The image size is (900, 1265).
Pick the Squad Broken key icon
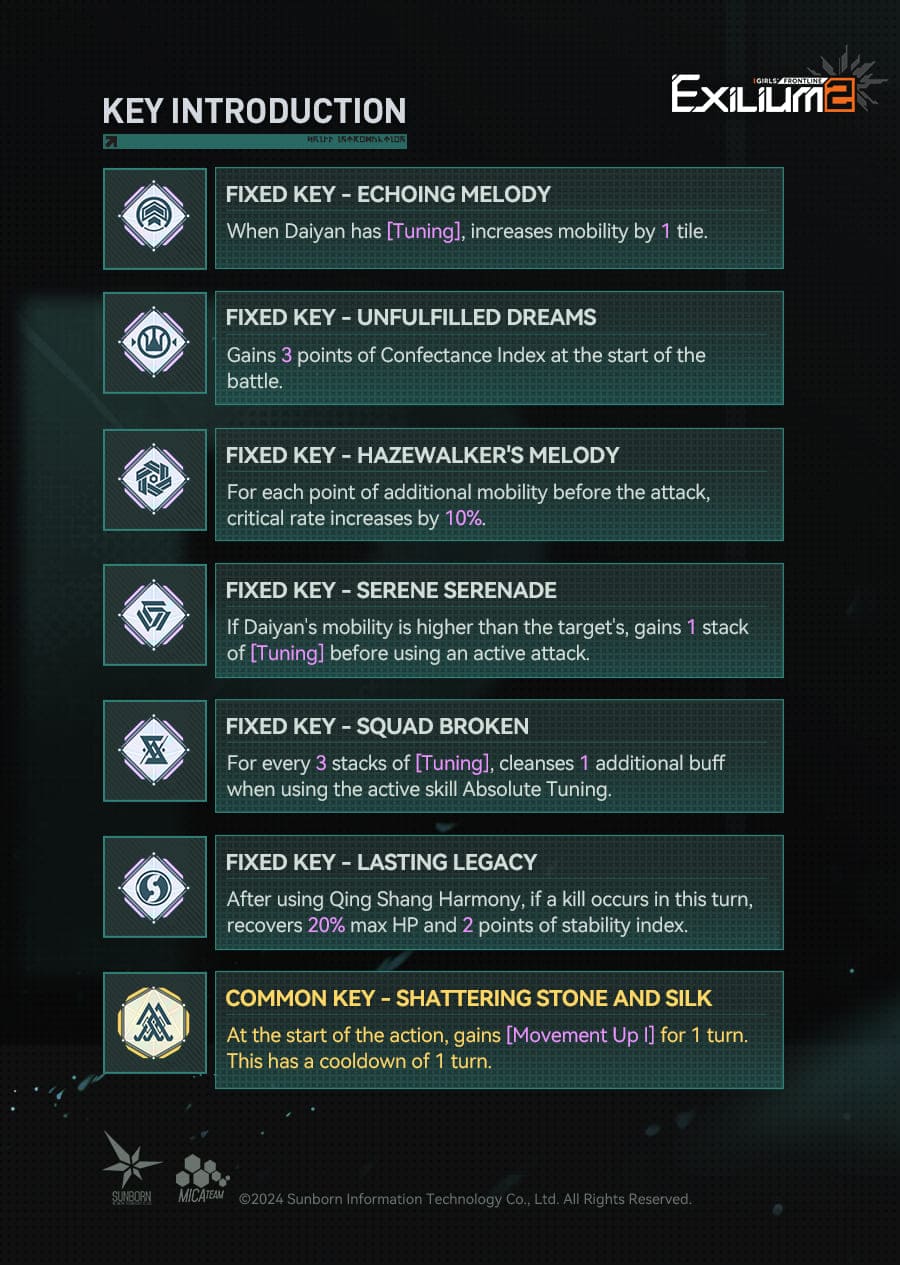point(154,750)
